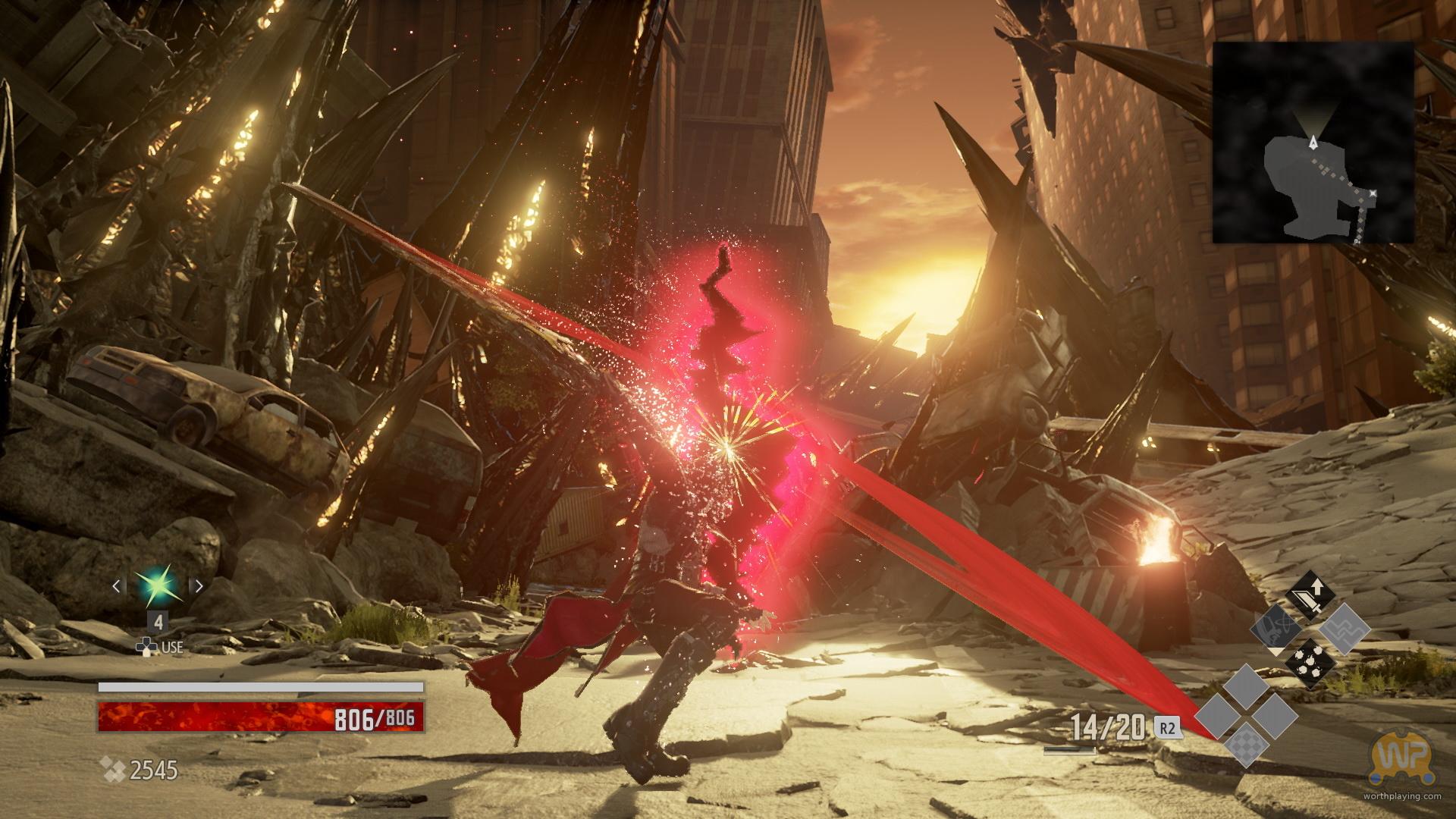
Task: Open the minimap
Action: pyautogui.click(x=1313, y=143)
